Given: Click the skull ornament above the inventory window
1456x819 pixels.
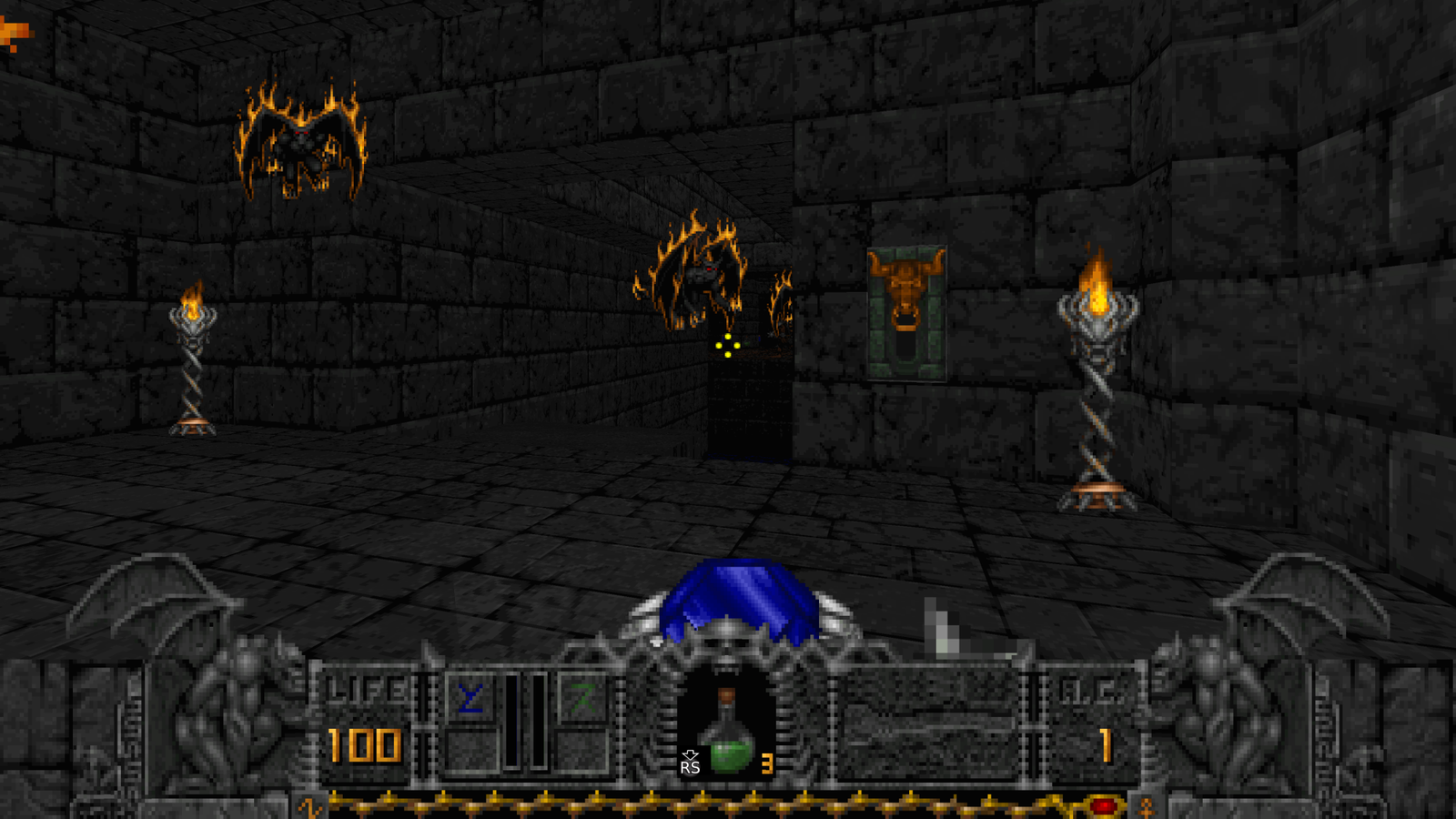Looking at the screenshot, I should (726, 648).
